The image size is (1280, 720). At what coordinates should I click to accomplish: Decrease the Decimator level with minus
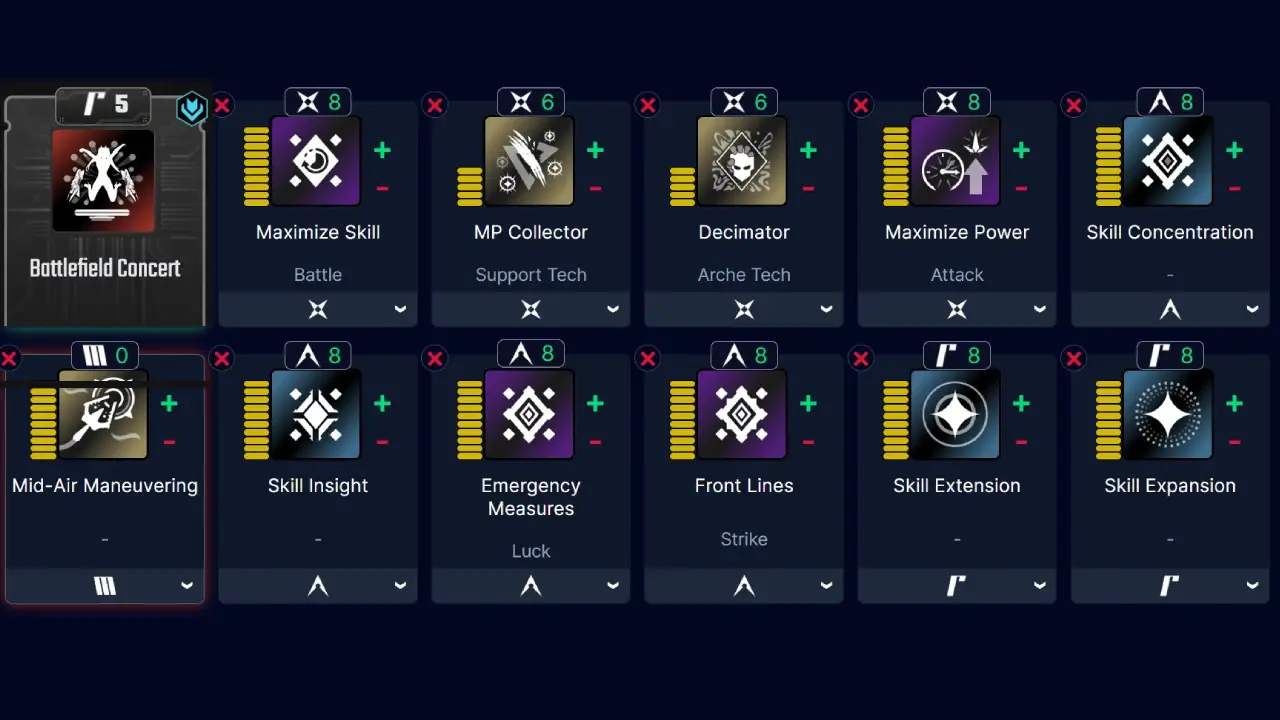[x=808, y=188]
